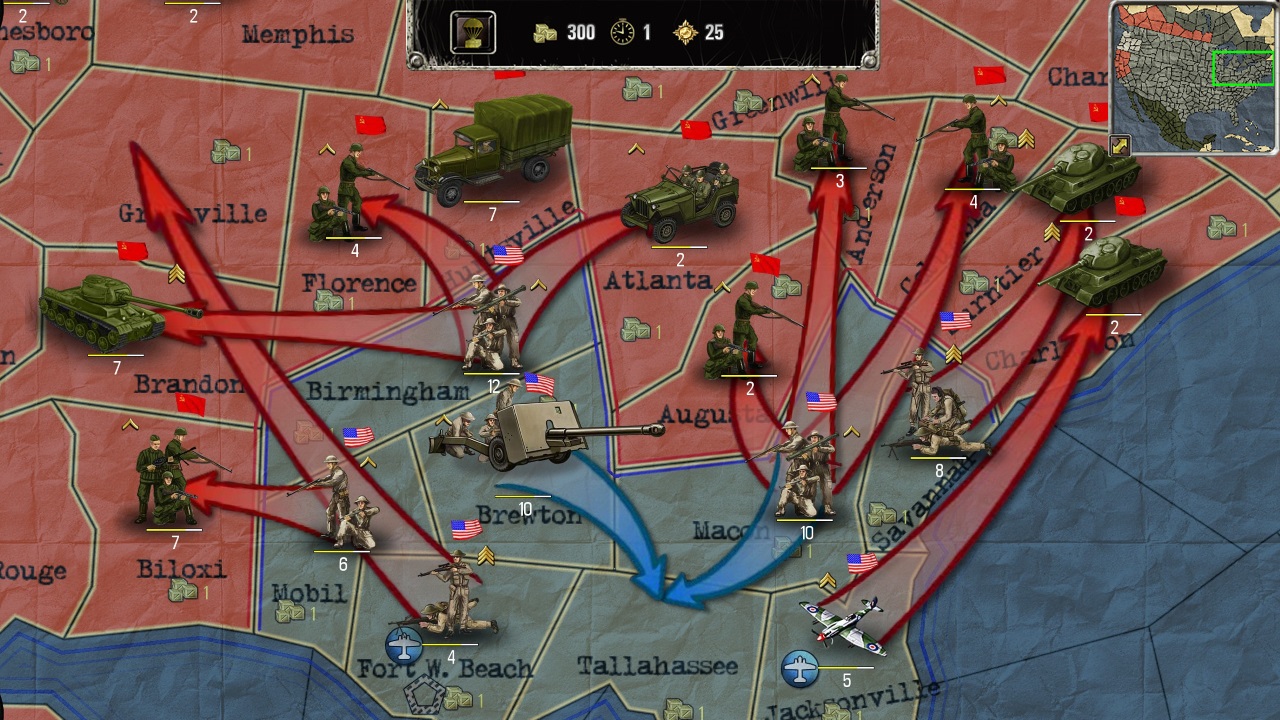This screenshot has height=720, width=1280.
Task: Click the expand arrows icon below the minimap
Action: tap(1118, 141)
